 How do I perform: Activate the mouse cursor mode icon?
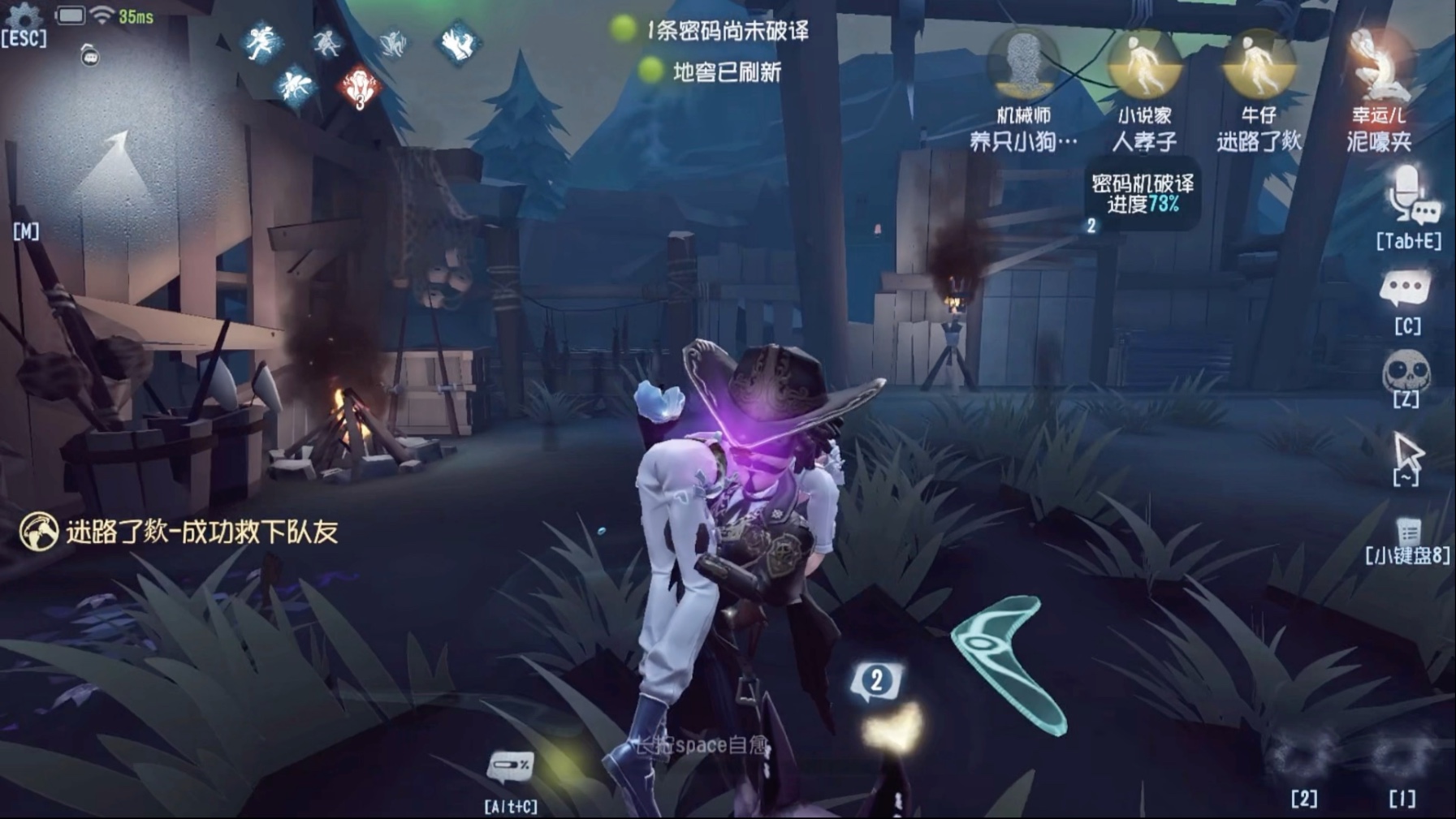pos(1407,453)
